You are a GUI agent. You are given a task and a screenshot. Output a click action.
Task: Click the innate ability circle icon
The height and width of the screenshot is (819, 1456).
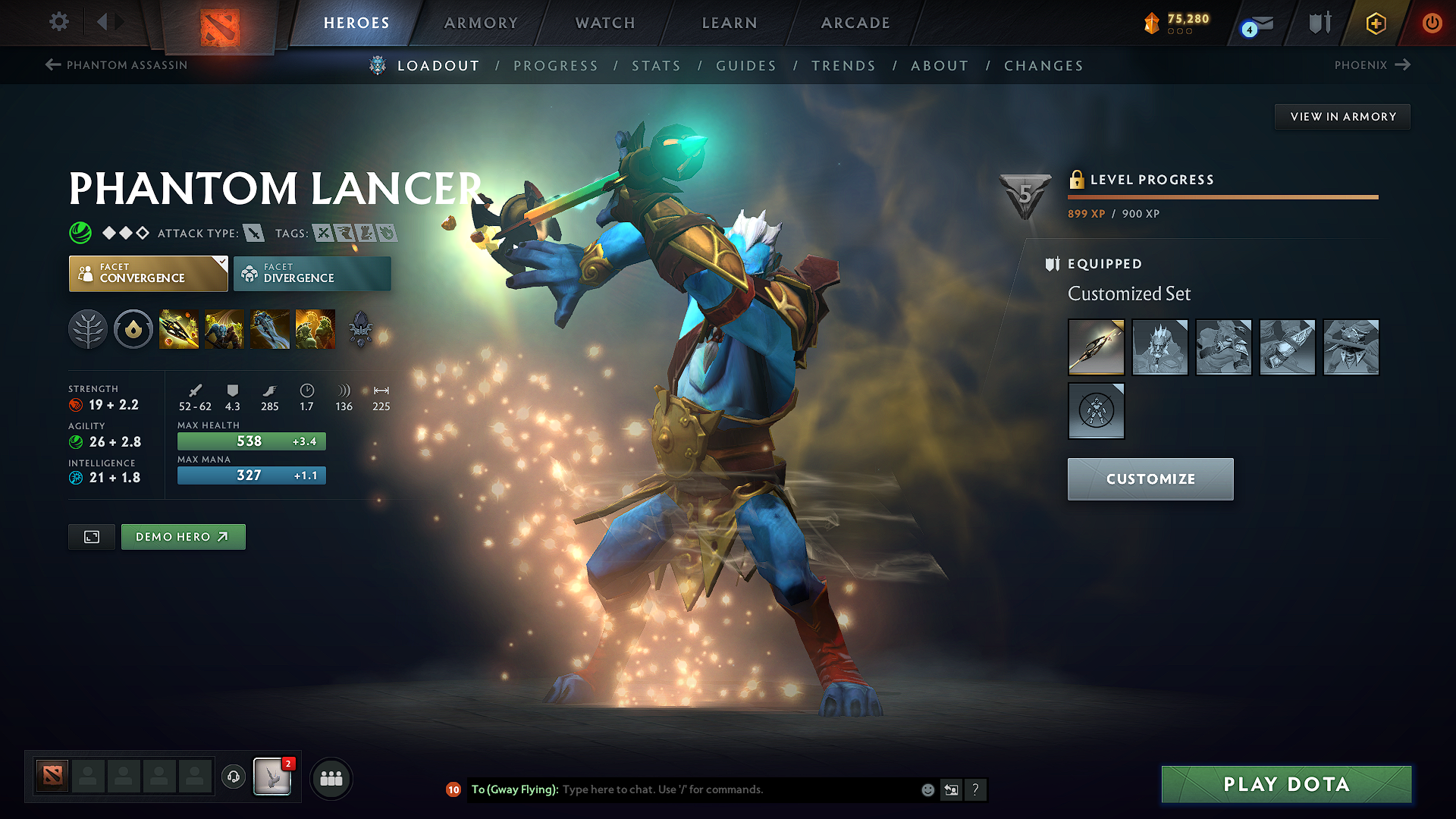133,329
